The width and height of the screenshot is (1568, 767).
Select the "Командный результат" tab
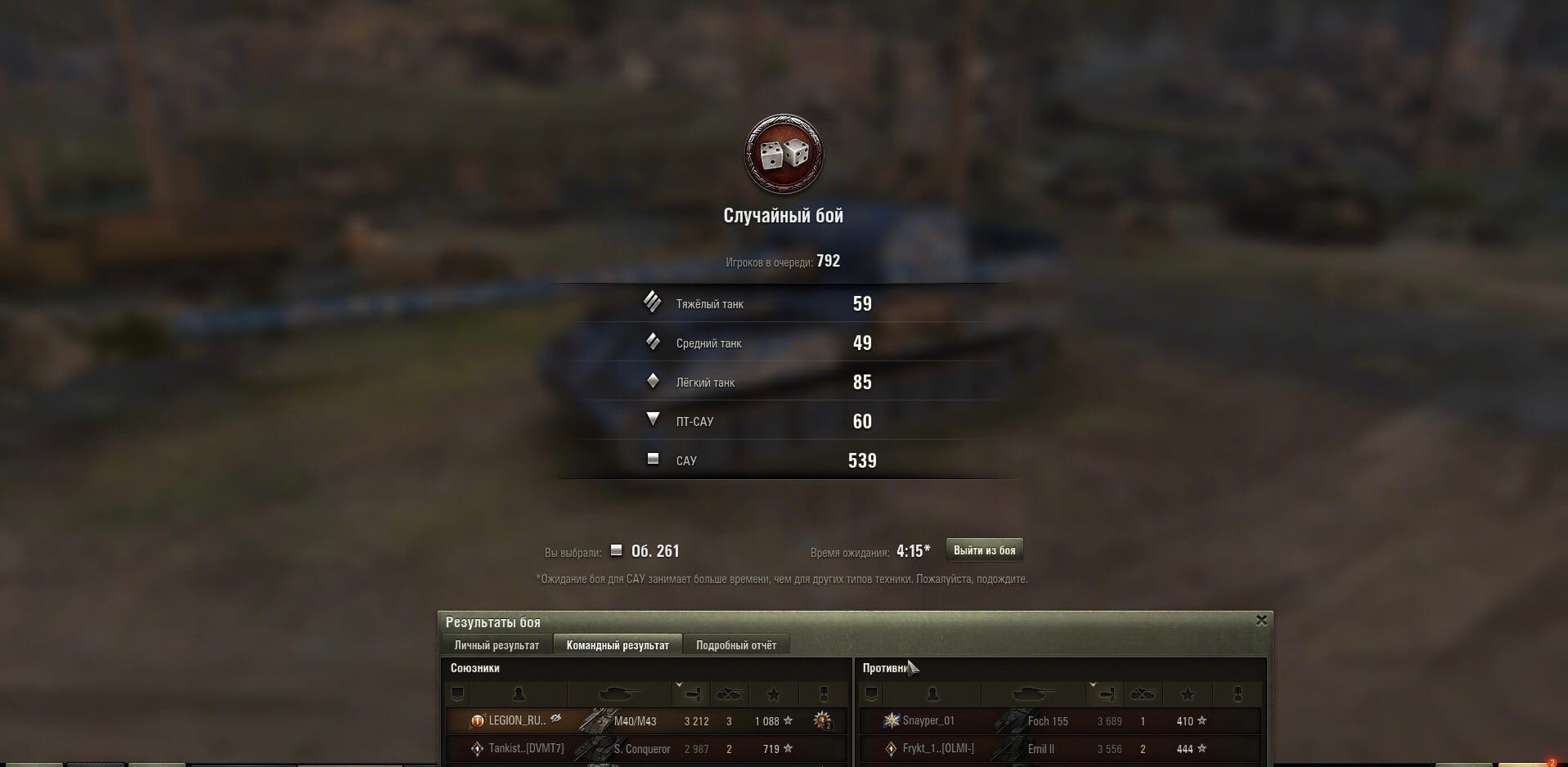[618, 645]
